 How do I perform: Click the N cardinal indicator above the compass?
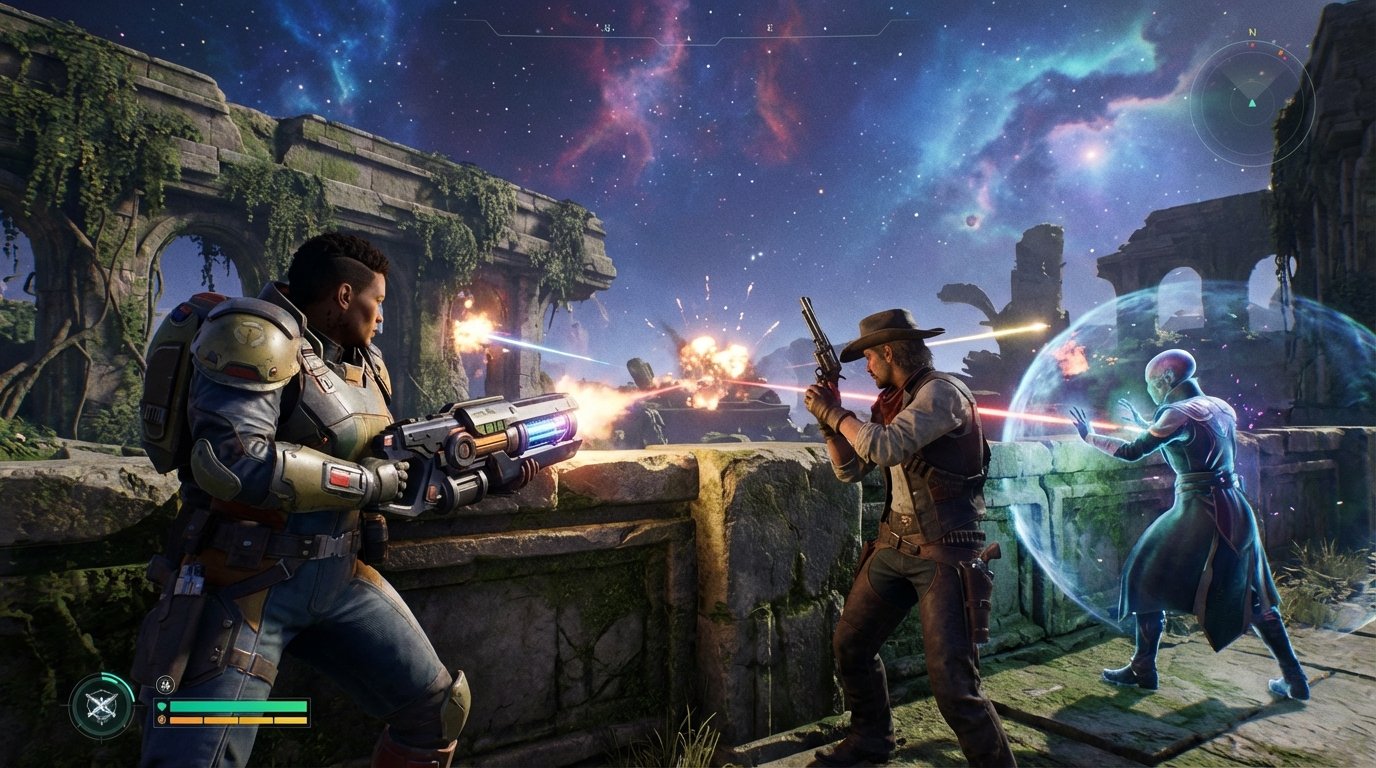[1253, 32]
